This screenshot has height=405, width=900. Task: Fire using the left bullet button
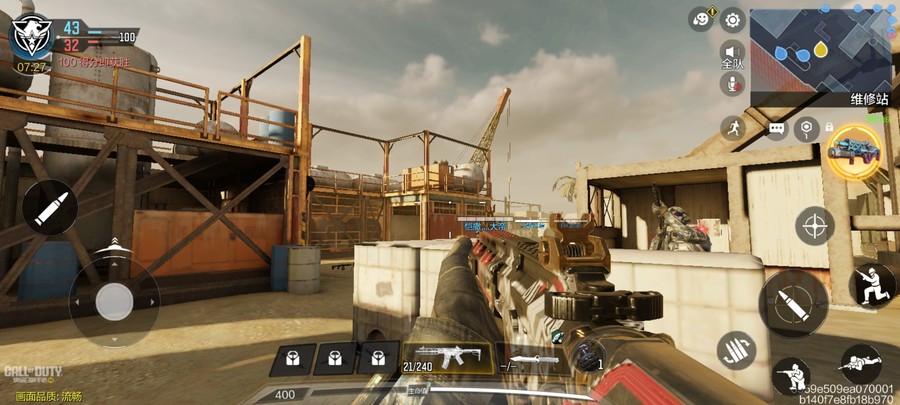[x=50, y=207]
